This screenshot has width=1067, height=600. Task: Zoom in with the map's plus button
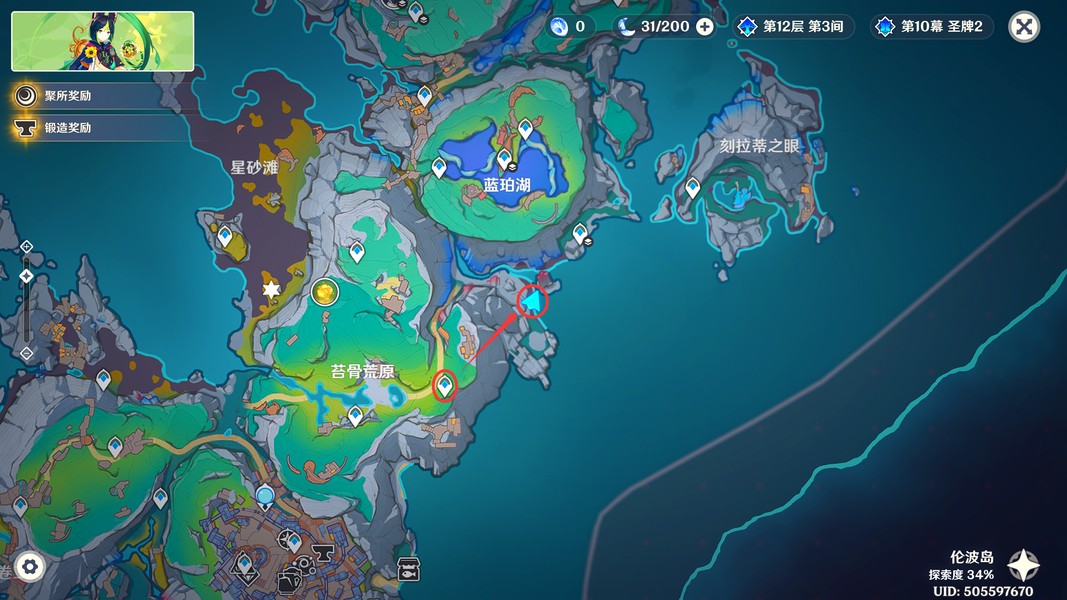[27, 246]
